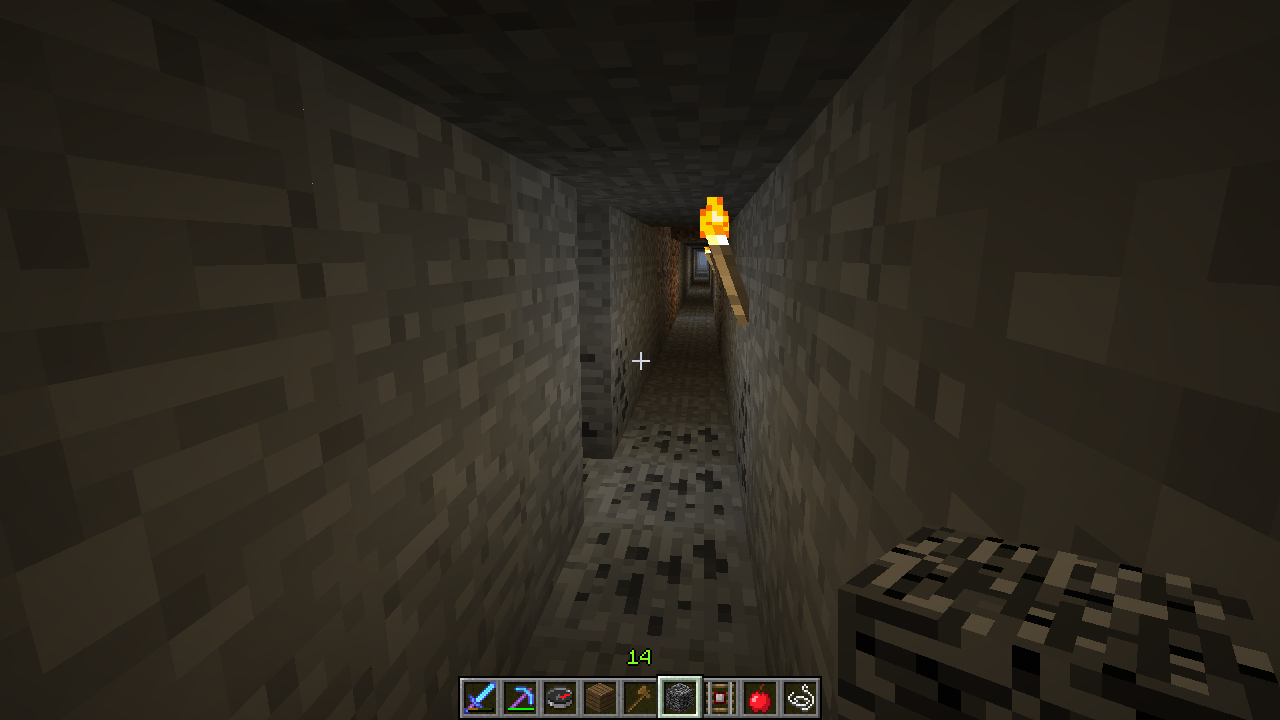The image size is (1280, 720).
Task: Select the white string hotbar slot
Action: [800, 697]
